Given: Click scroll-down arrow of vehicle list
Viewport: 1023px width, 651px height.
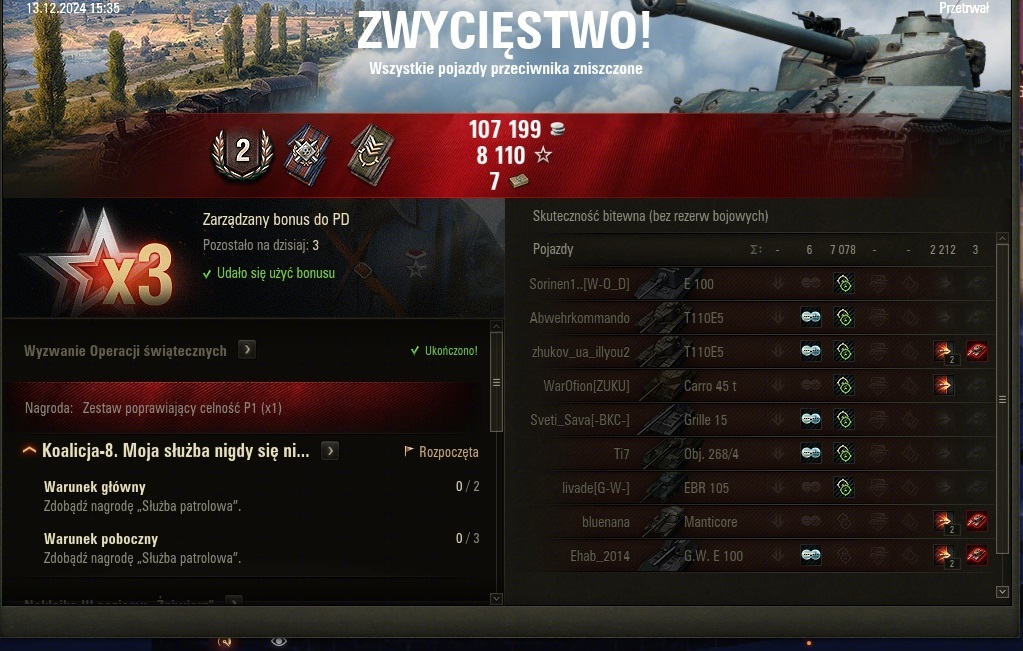Looking at the screenshot, I should coord(1003,592).
